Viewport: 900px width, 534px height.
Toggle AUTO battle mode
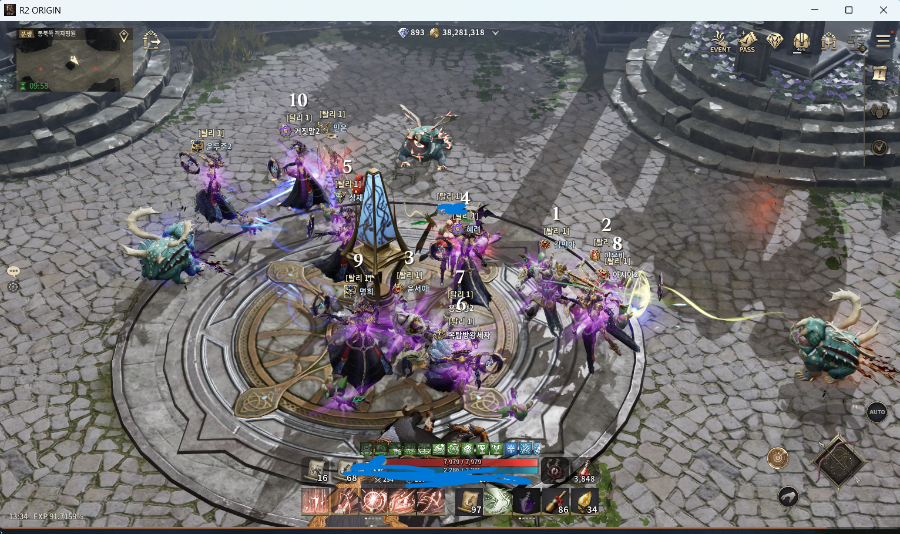(x=877, y=412)
